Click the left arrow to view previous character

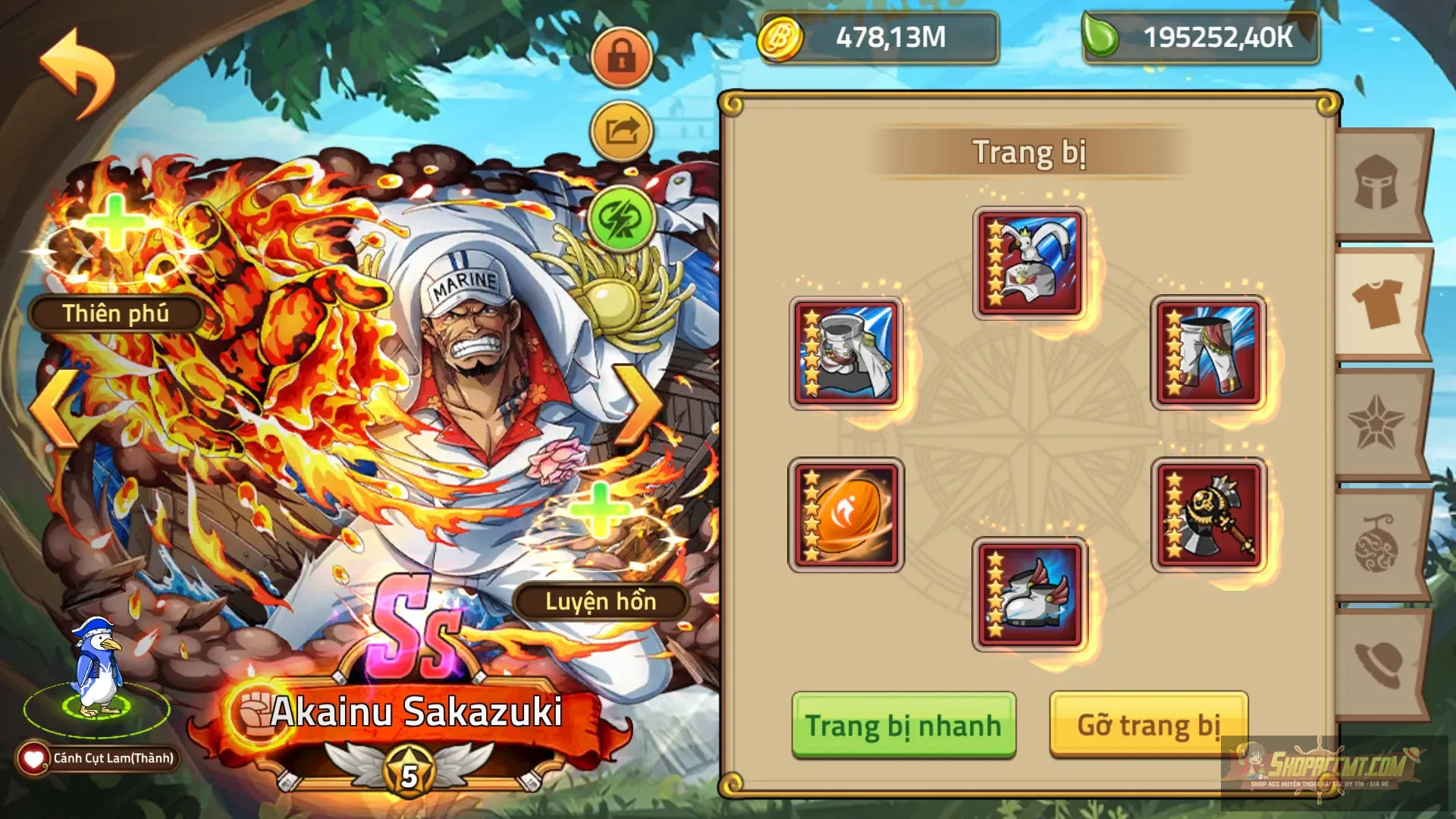(52, 406)
